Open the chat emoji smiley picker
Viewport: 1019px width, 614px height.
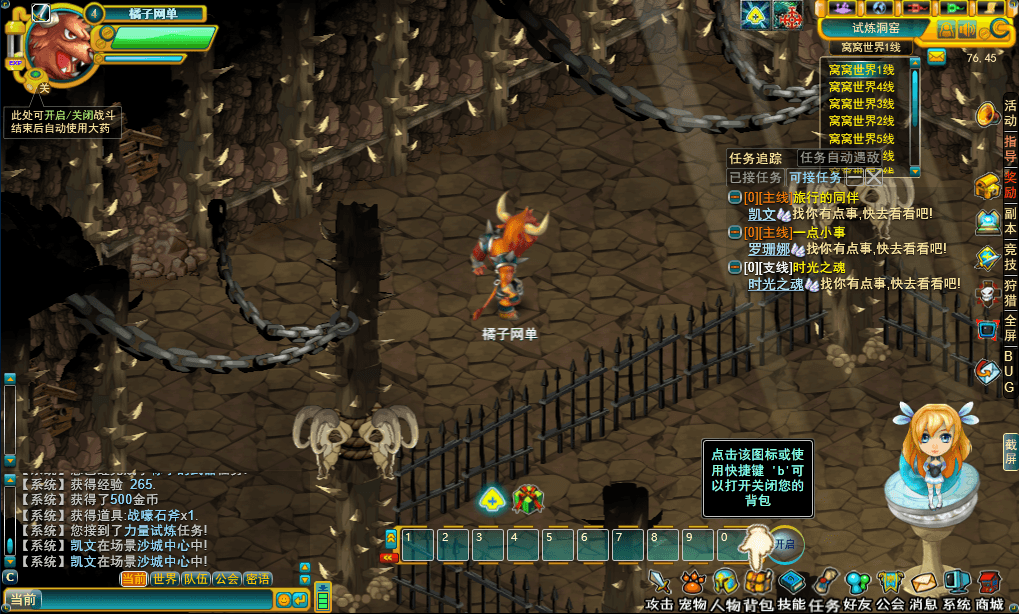click(x=284, y=599)
